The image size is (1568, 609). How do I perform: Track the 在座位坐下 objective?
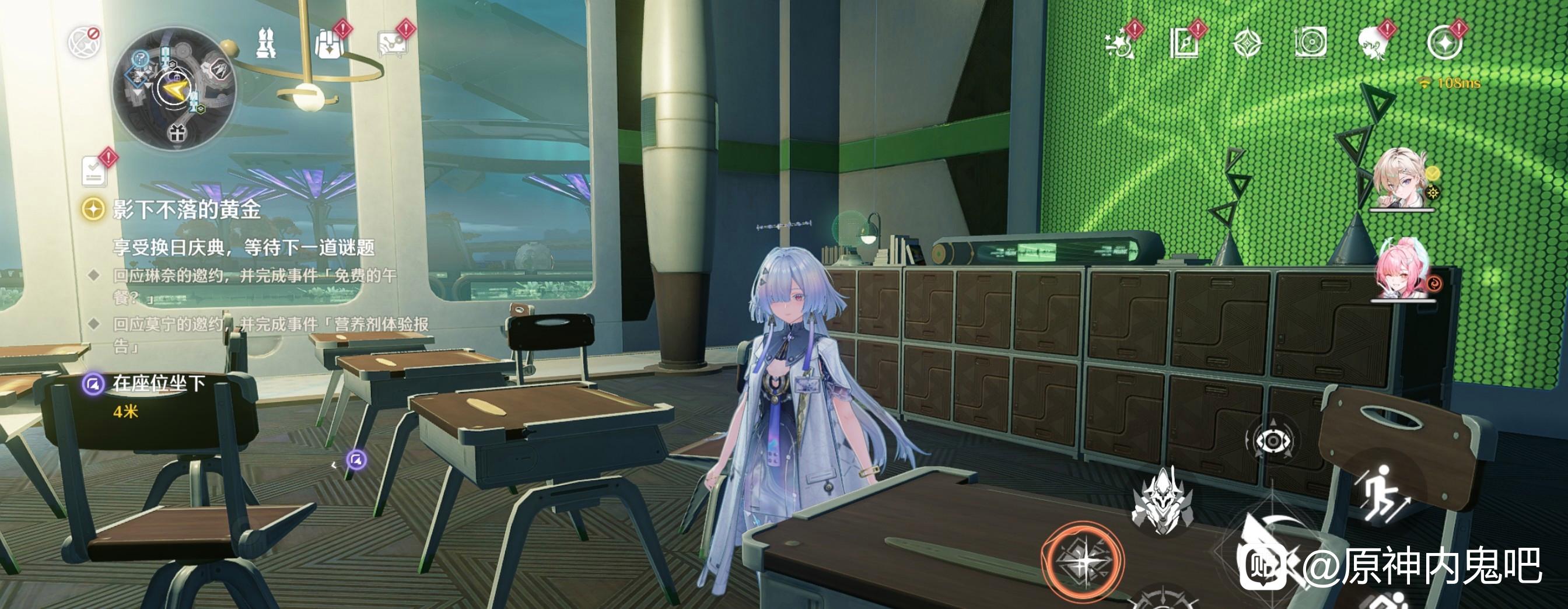(158, 384)
